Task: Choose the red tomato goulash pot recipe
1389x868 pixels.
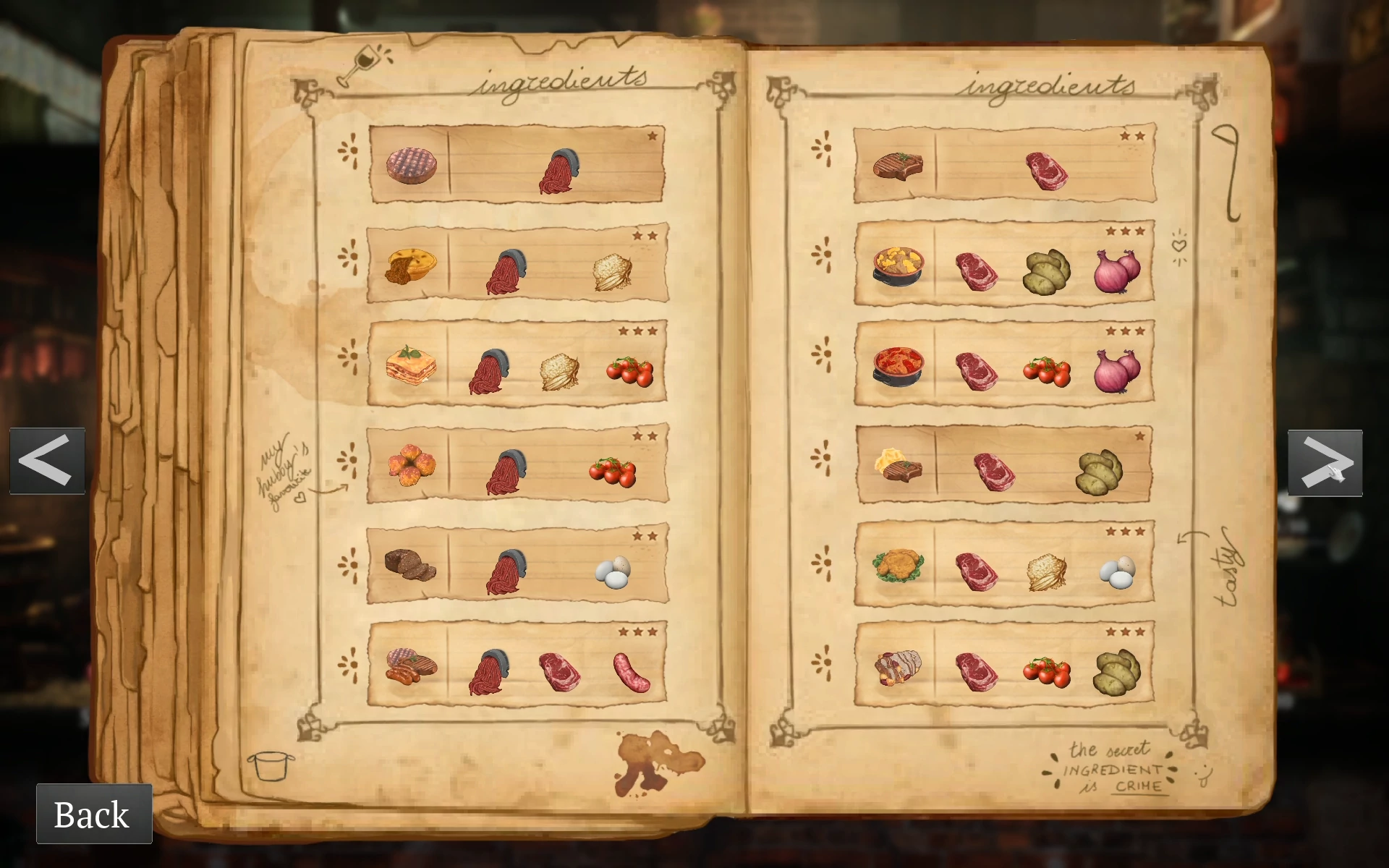Action: 898,366
